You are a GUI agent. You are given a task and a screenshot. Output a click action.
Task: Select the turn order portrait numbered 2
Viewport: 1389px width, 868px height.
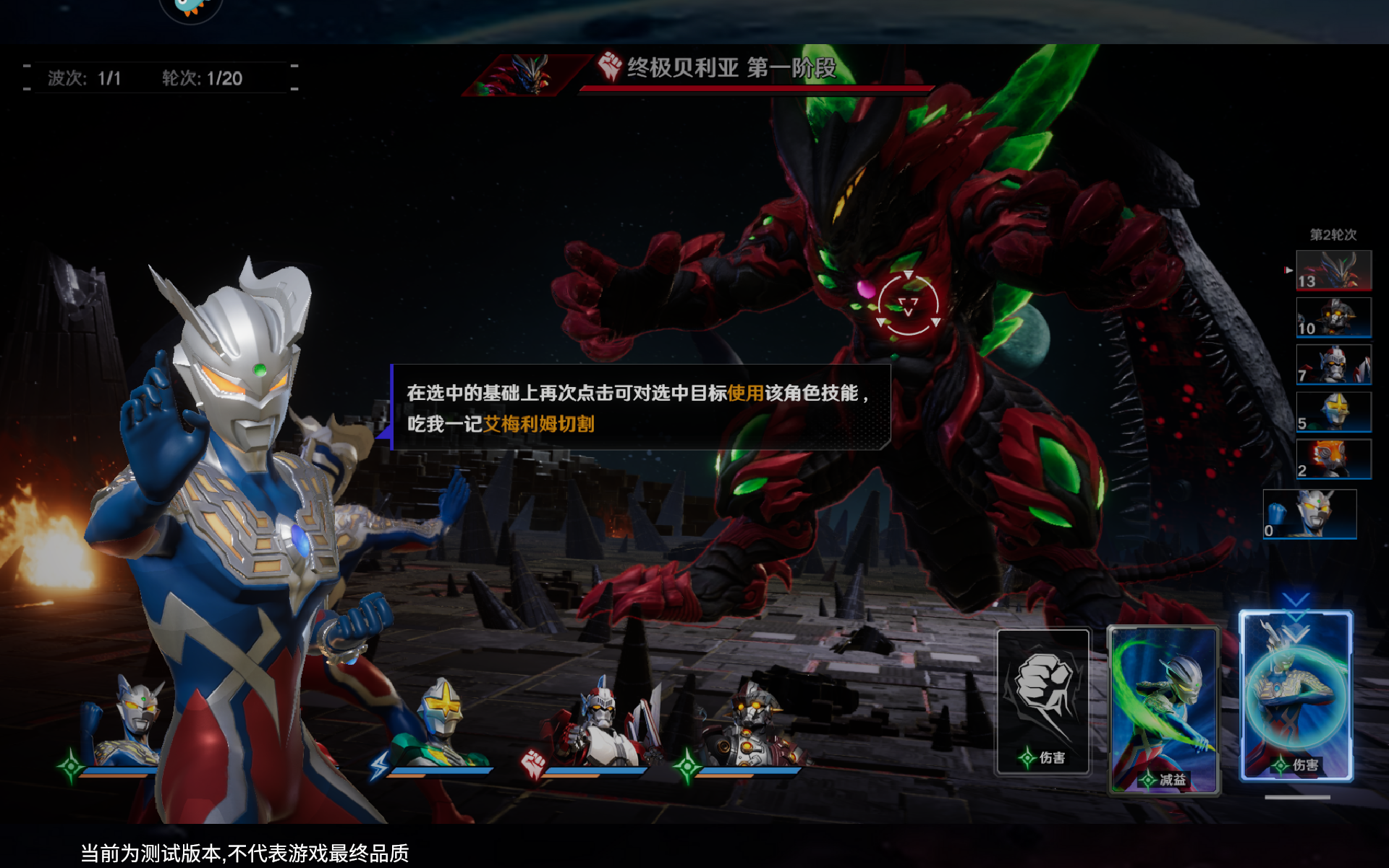[x=1333, y=459]
